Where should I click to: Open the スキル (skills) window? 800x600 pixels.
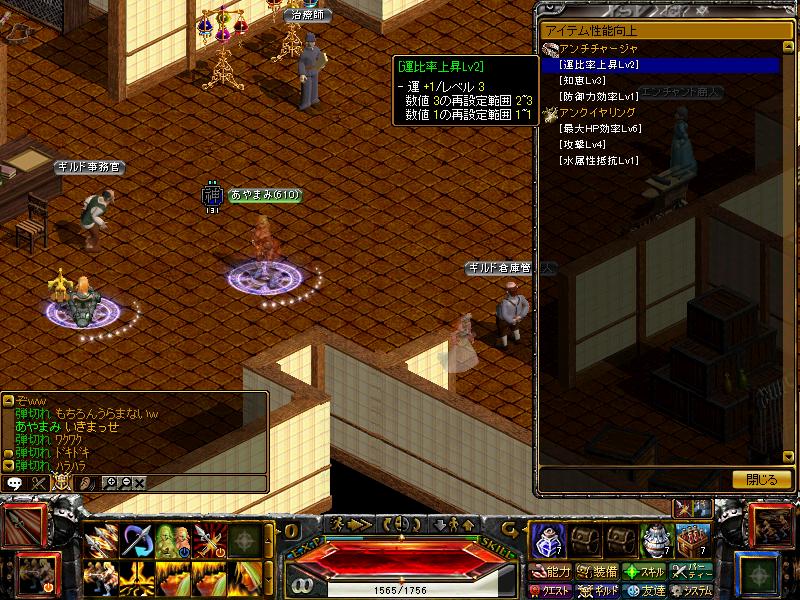click(x=645, y=573)
